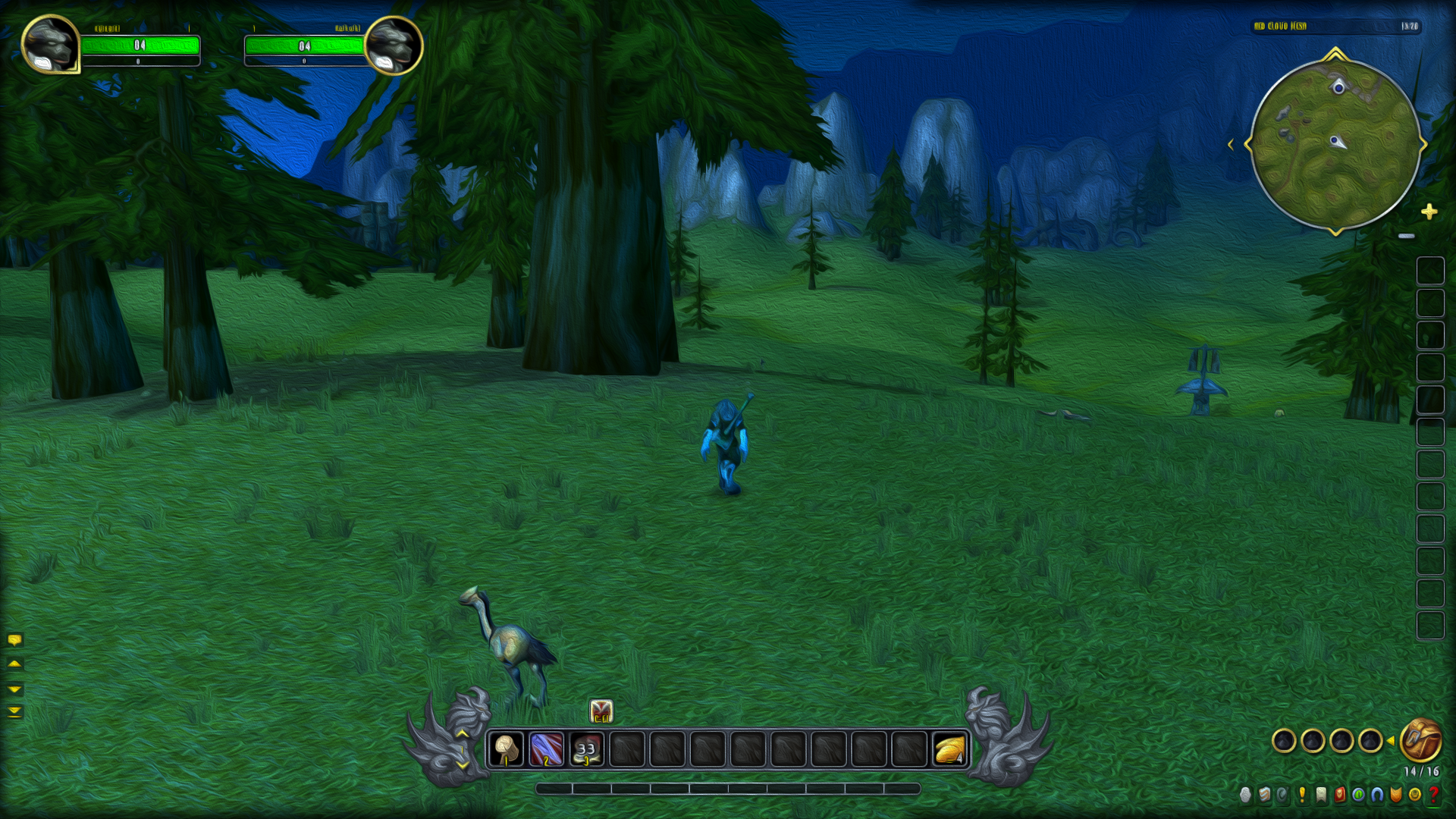Jump chat to the bottom
Image resolution: width=1456 pixels, height=819 pixels.
pyautogui.click(x=14, y=711)
